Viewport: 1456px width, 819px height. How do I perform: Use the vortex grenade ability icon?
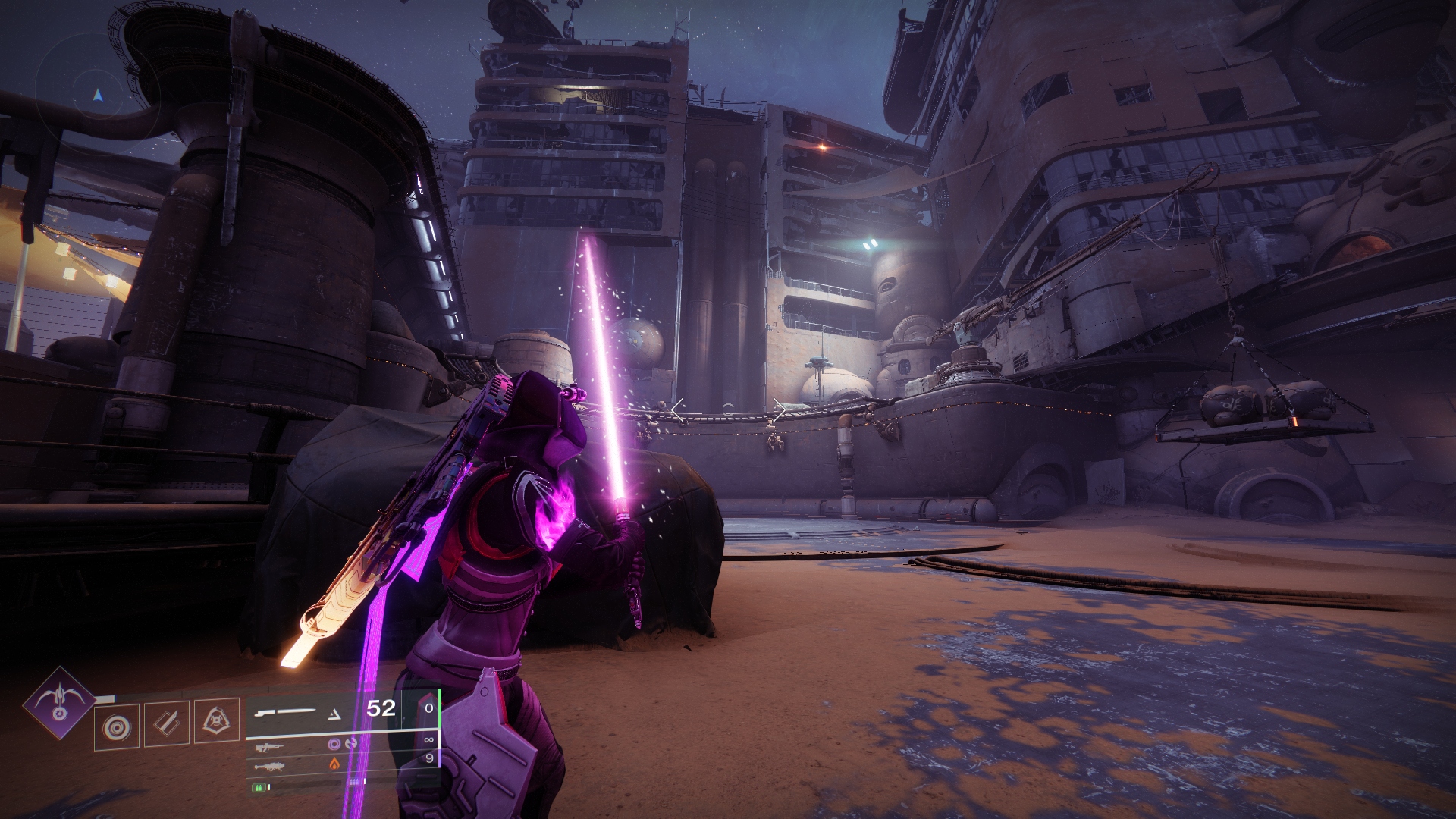click(117, 726)
